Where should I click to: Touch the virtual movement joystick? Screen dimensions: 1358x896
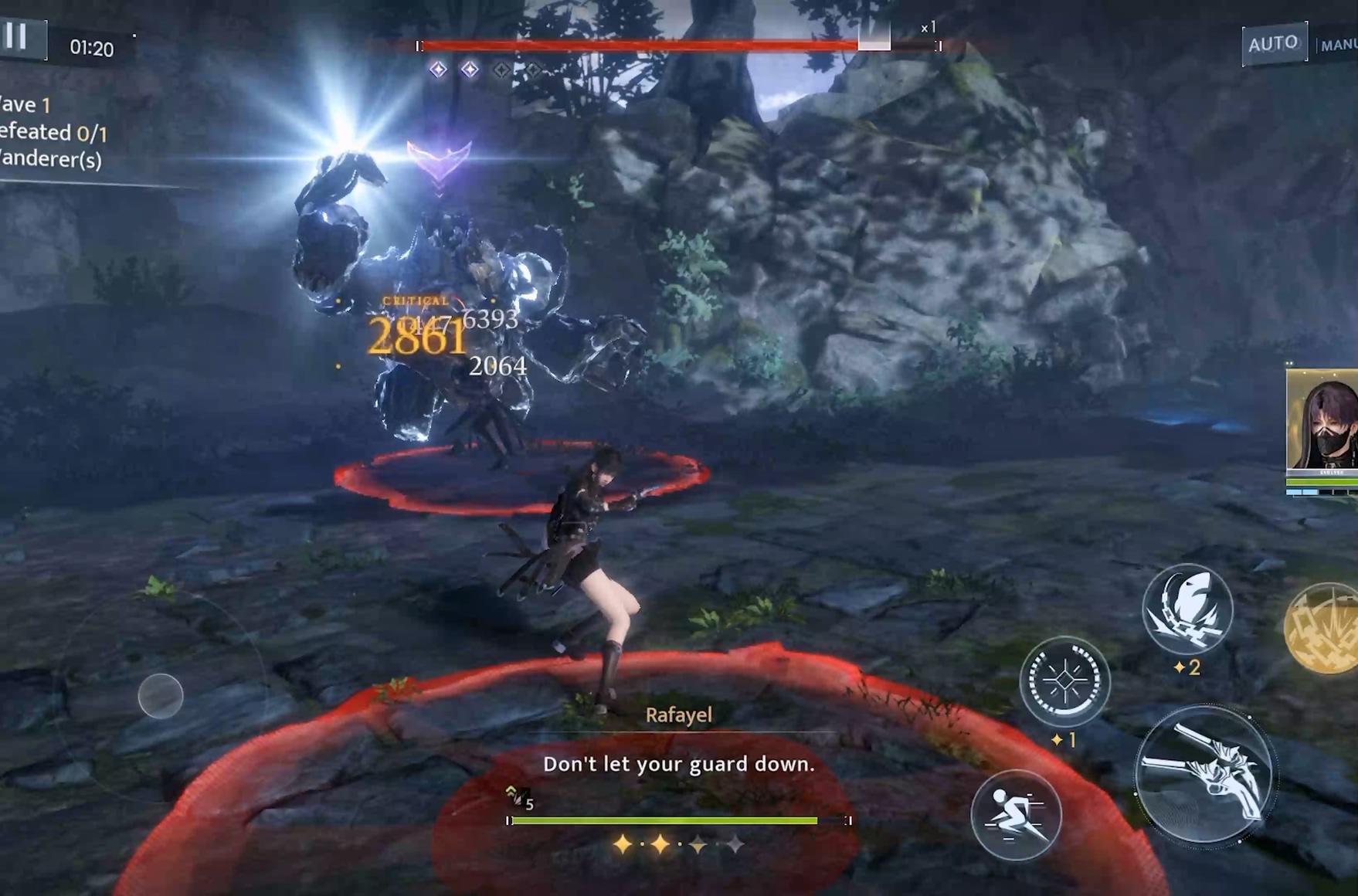coord(161,695)
